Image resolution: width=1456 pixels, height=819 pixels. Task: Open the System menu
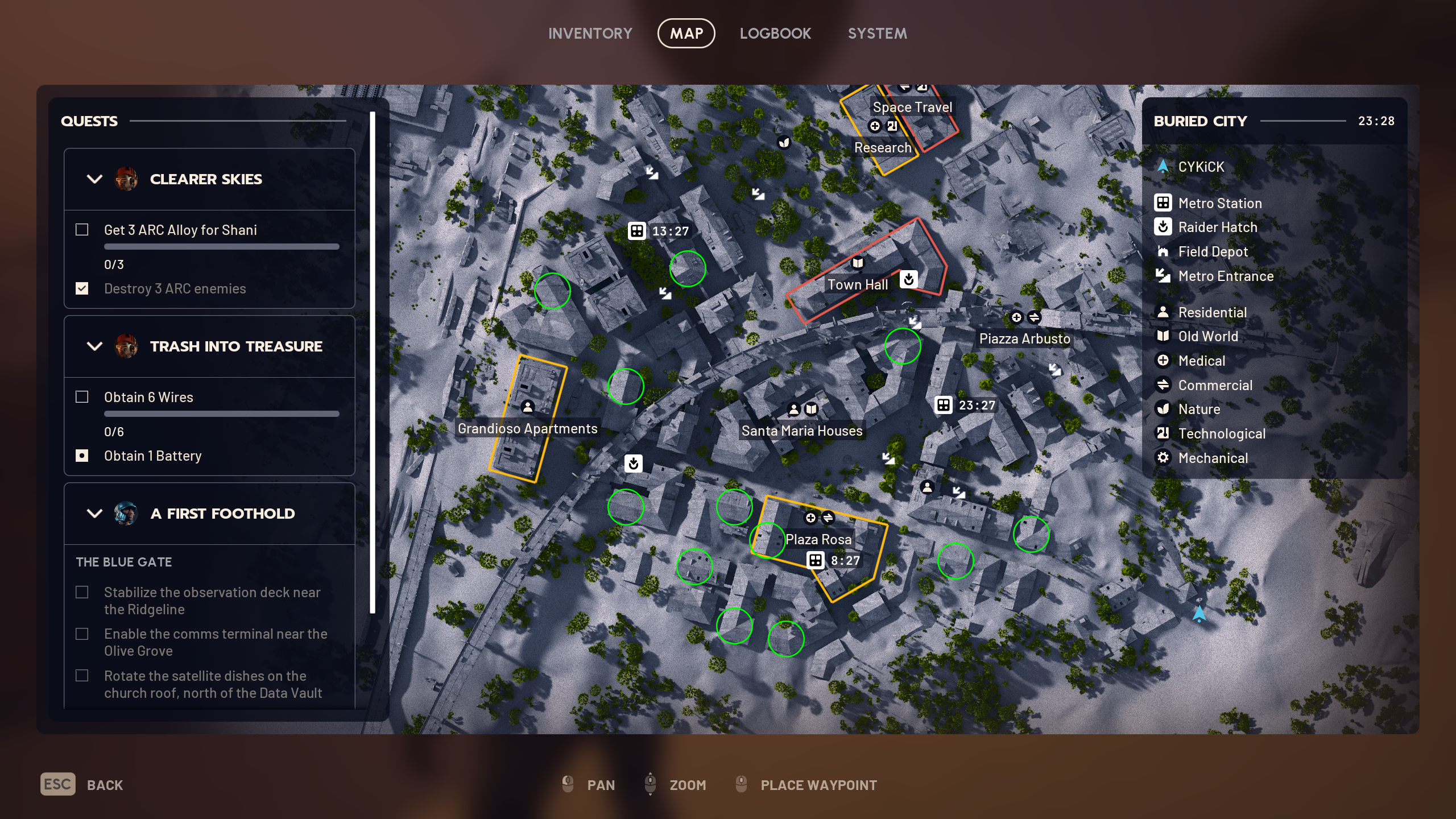(x=877, y=33)
